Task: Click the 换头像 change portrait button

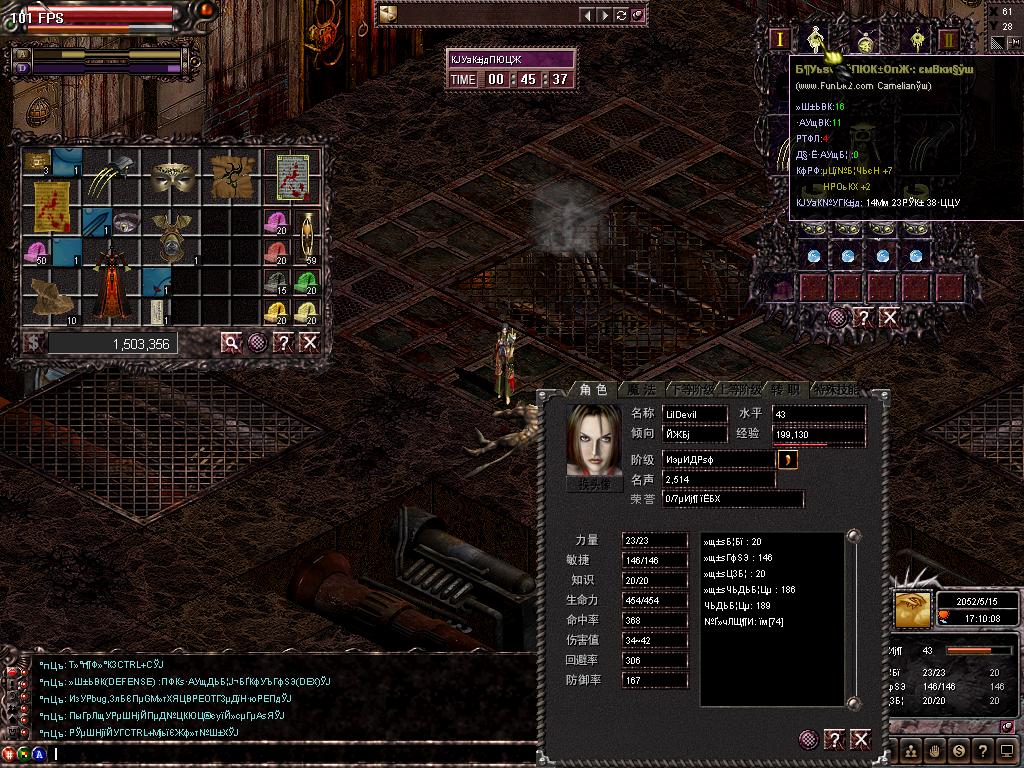Action: click(x=593, y=482)
